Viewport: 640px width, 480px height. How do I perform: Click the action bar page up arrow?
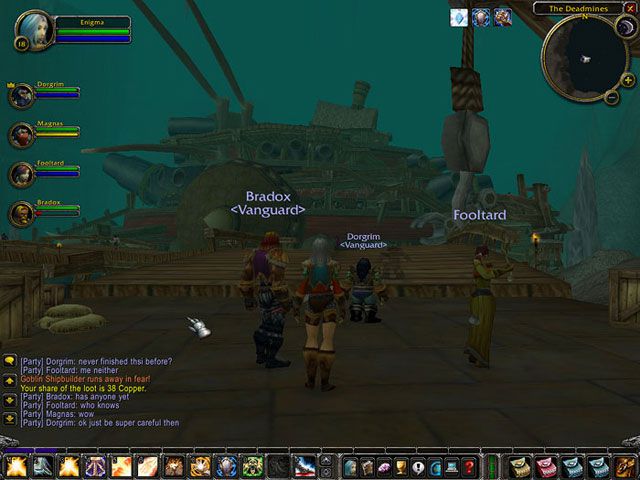tap(325, 460)
